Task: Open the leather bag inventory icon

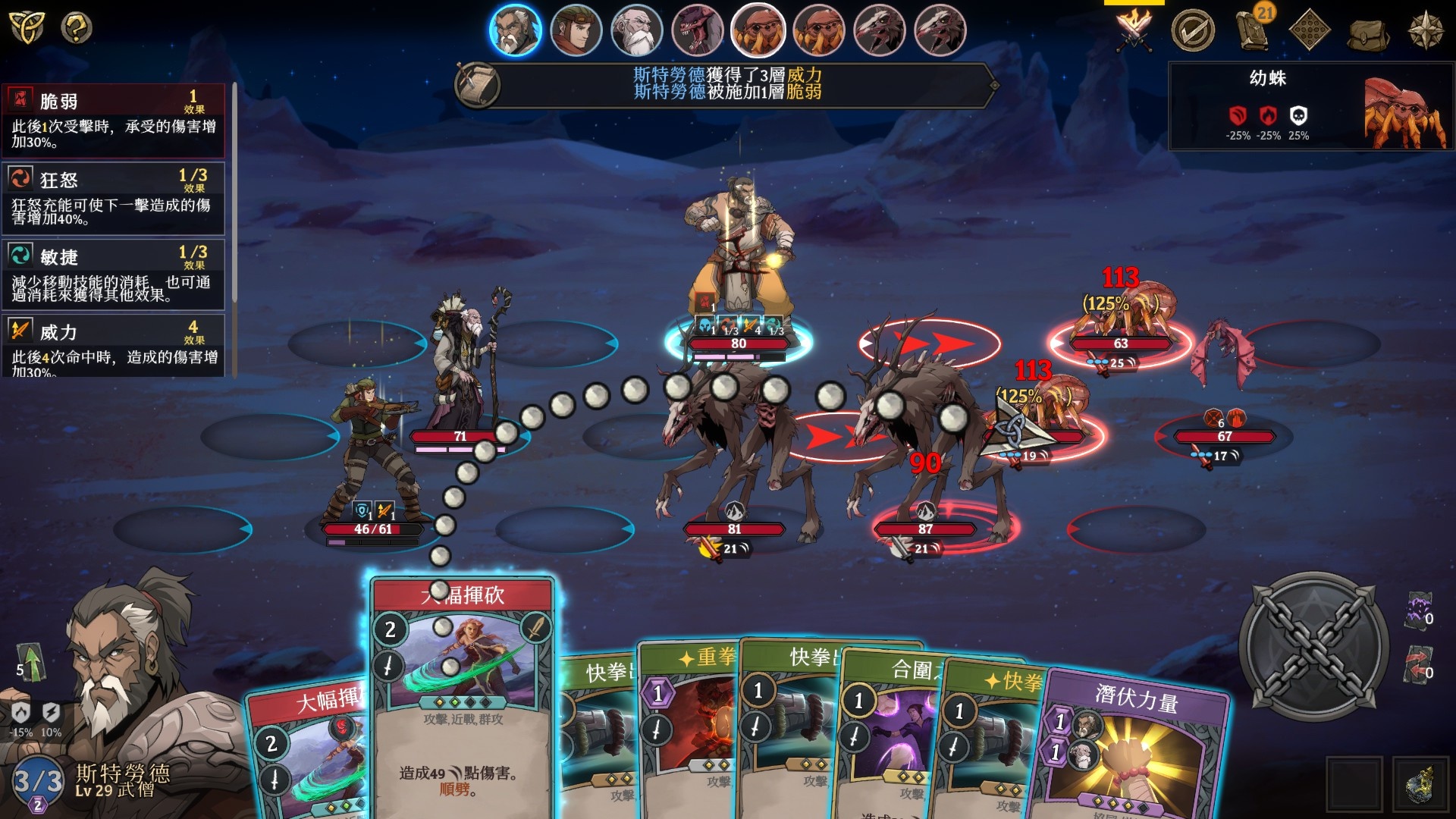Action: (1367, 32)
